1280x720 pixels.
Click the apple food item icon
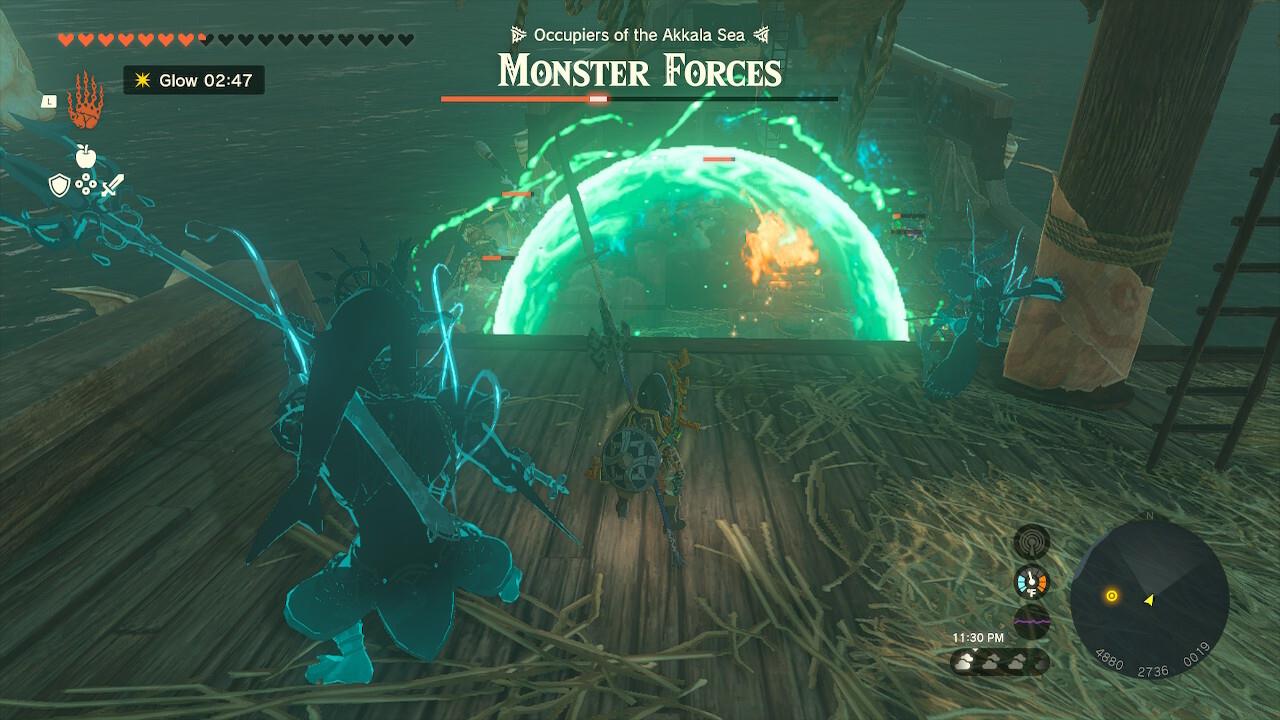(x=85, y=155)
